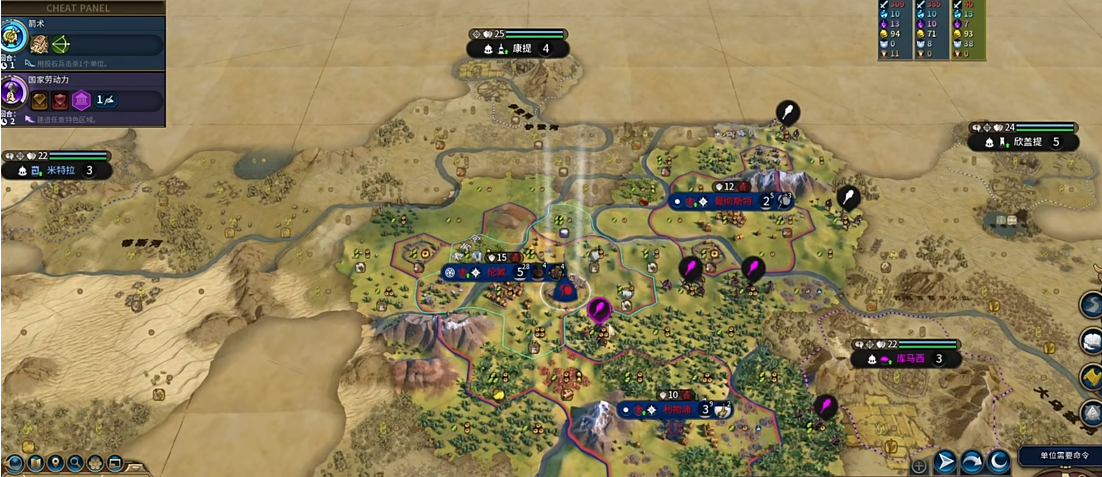The height and width of the screenshot is (477, 1102).
Task: Open the map lens globe button
Action: click(14, 463)
